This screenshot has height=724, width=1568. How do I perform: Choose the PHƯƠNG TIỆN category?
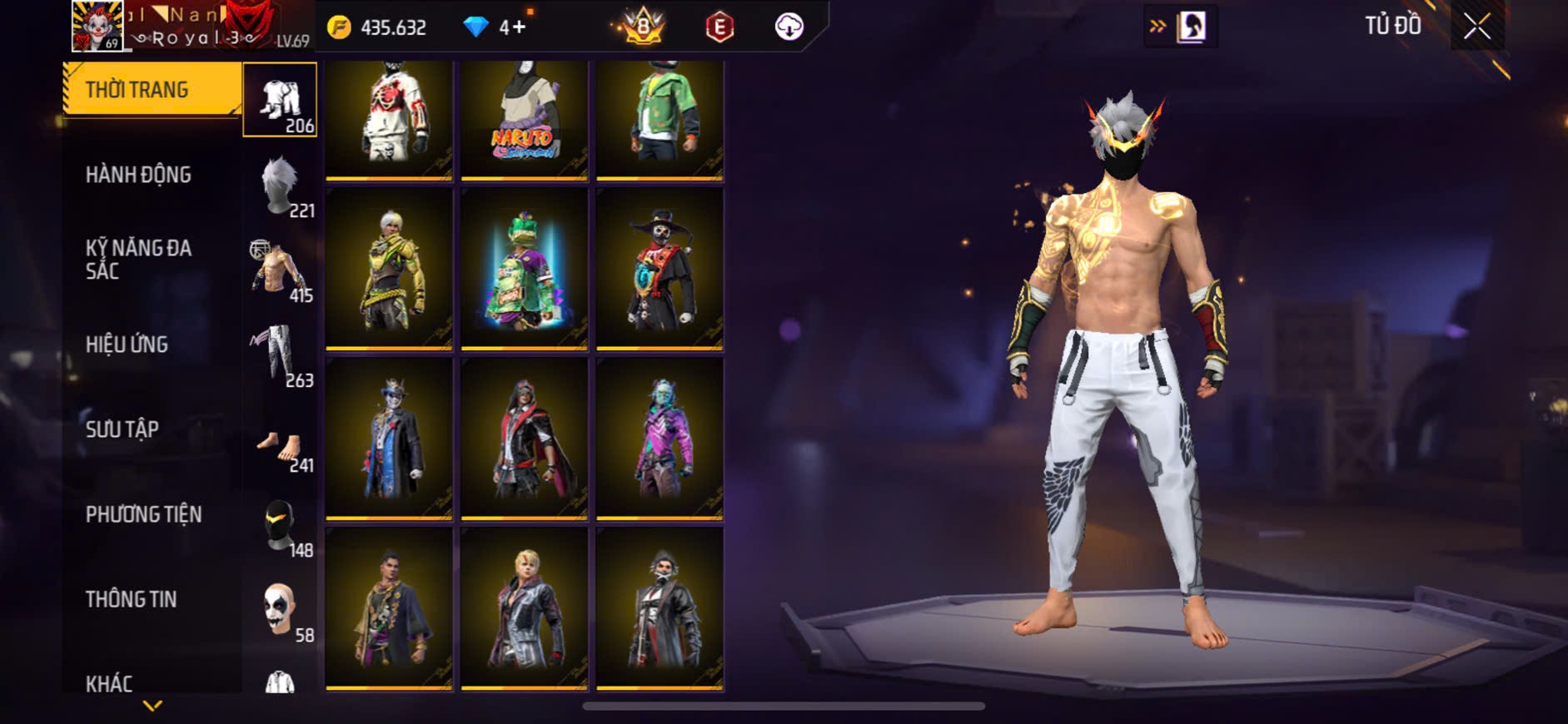[143, 514]
